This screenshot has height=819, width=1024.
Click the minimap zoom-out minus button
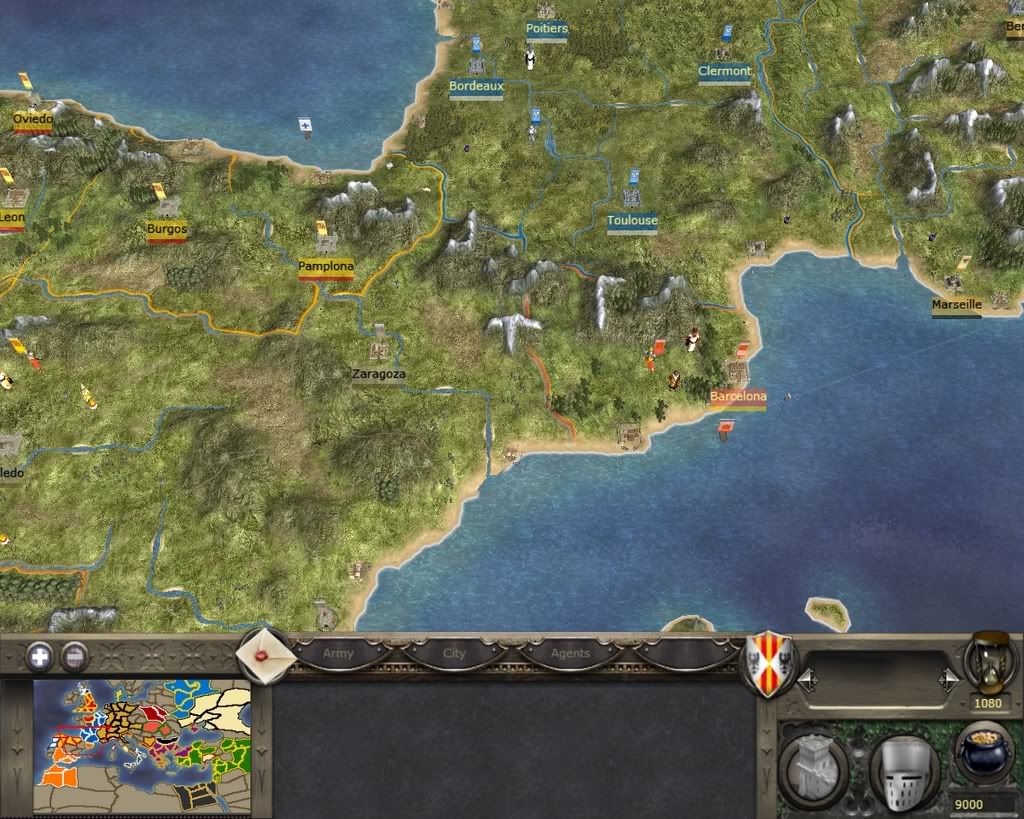point(75,656)
